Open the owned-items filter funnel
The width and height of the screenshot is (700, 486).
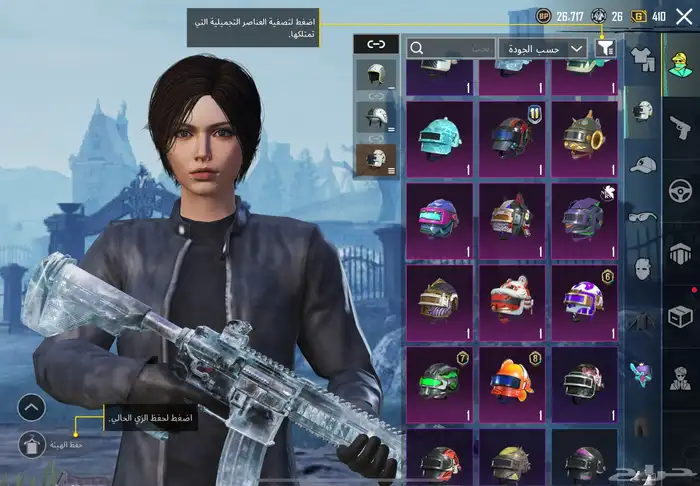(604, 48)
